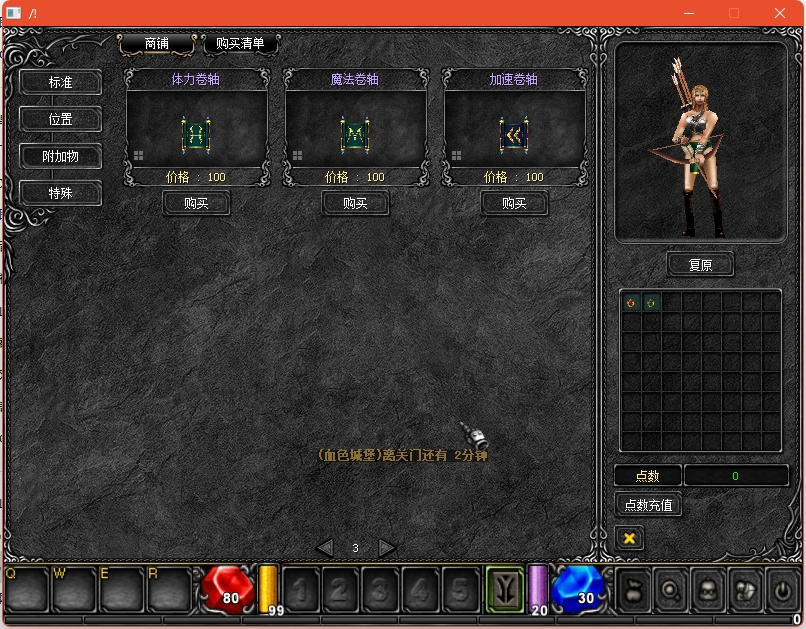Click 购买 under the 加速卷轴
Image resolution: width=806 pixels, height=629 pixels.
(514, 203)
